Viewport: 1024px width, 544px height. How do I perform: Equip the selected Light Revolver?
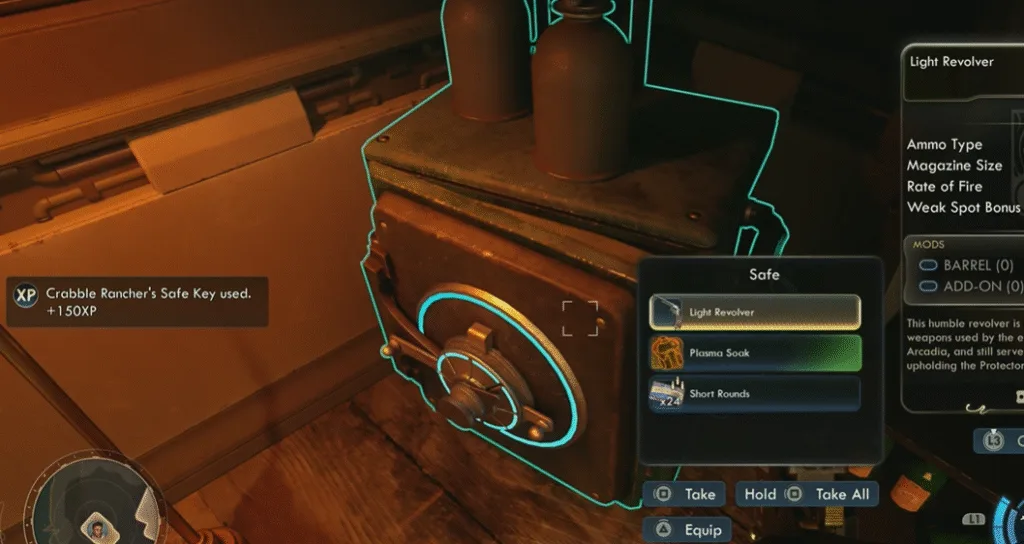pyautogui.click(x=689, y=530)
